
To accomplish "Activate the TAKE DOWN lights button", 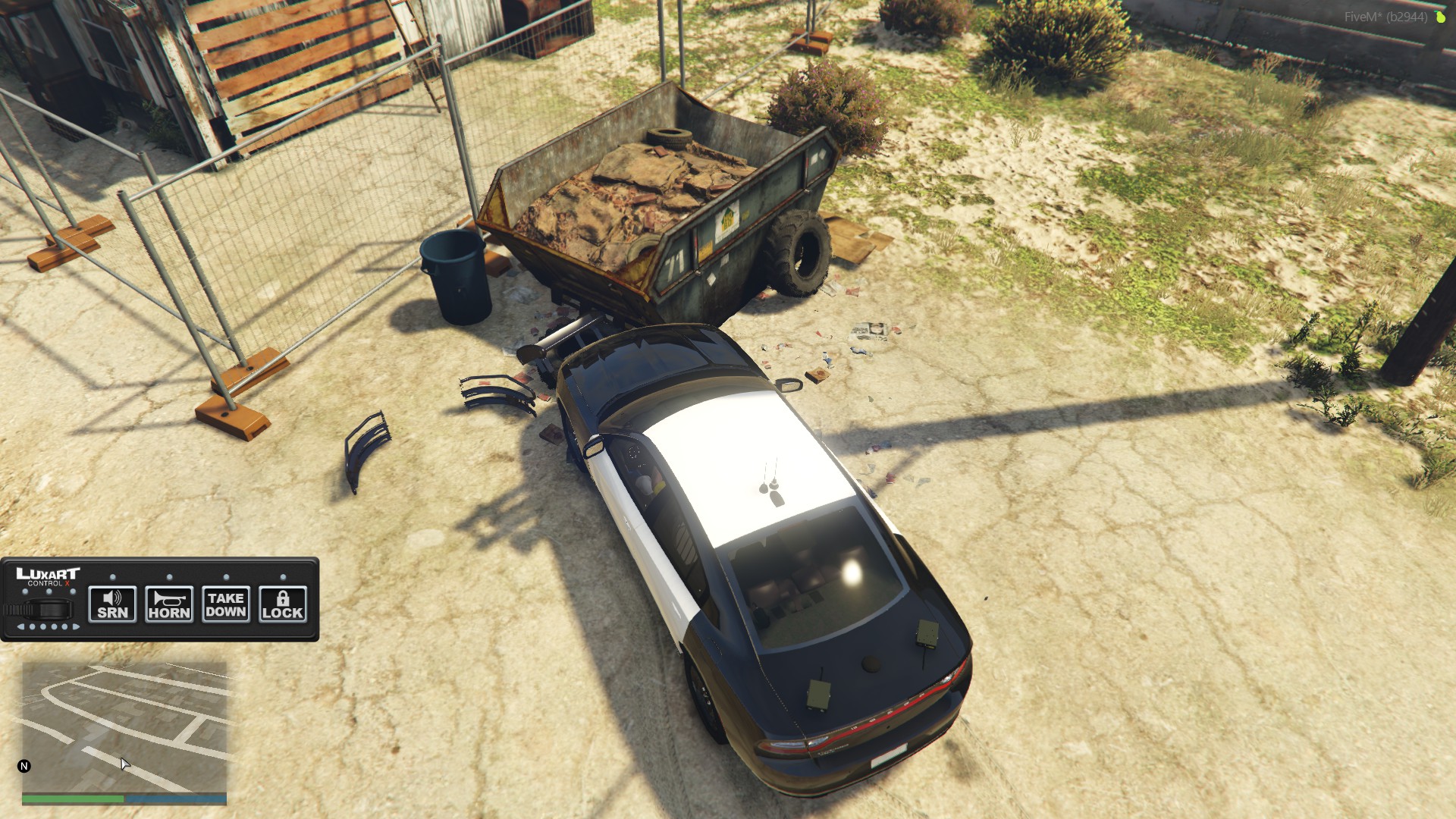I will [225, 604].
